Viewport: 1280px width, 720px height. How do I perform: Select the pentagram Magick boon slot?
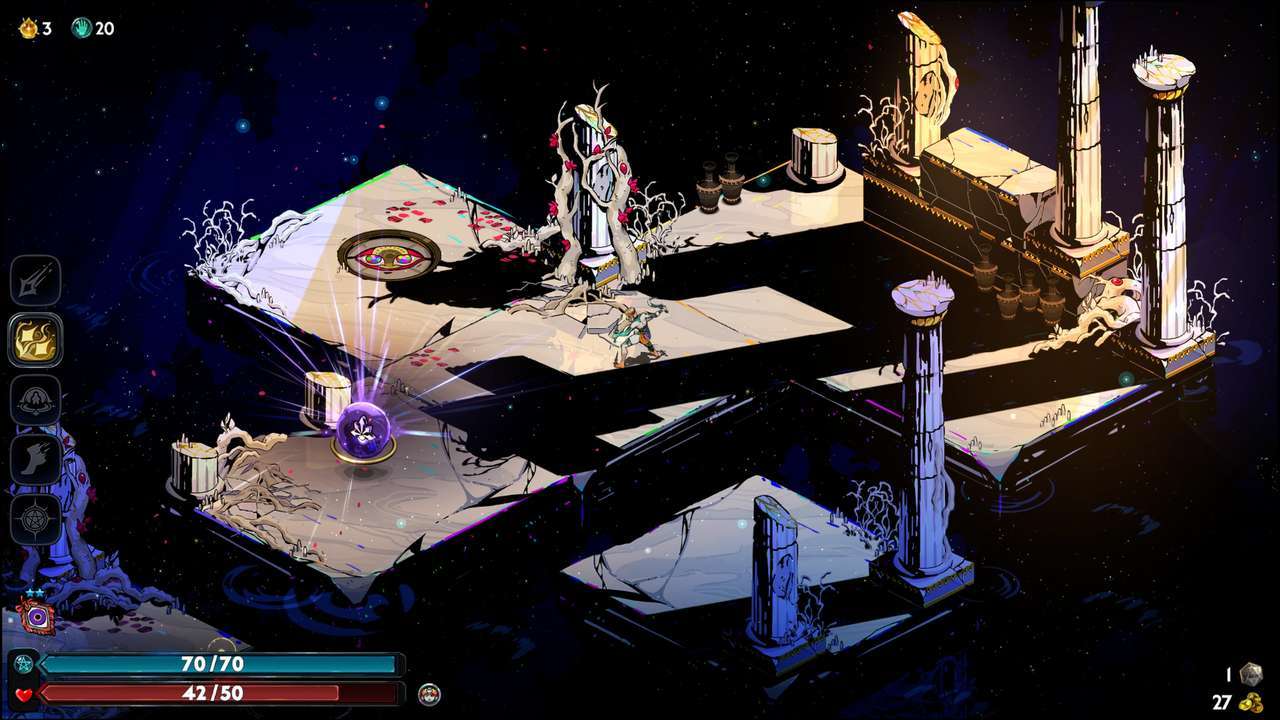(x=36, y=519)
